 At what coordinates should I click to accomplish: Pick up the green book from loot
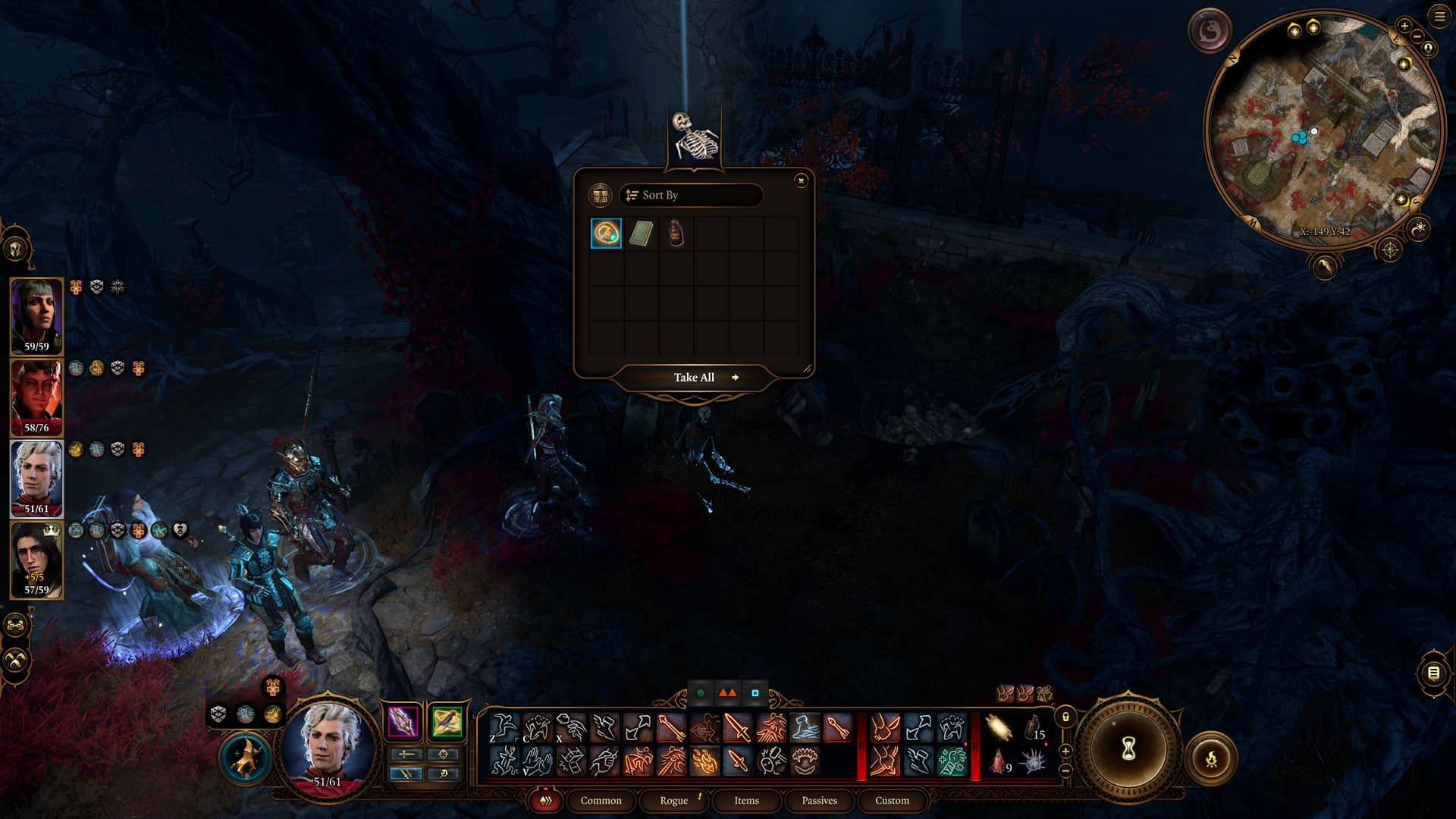(x=641, y=234)
